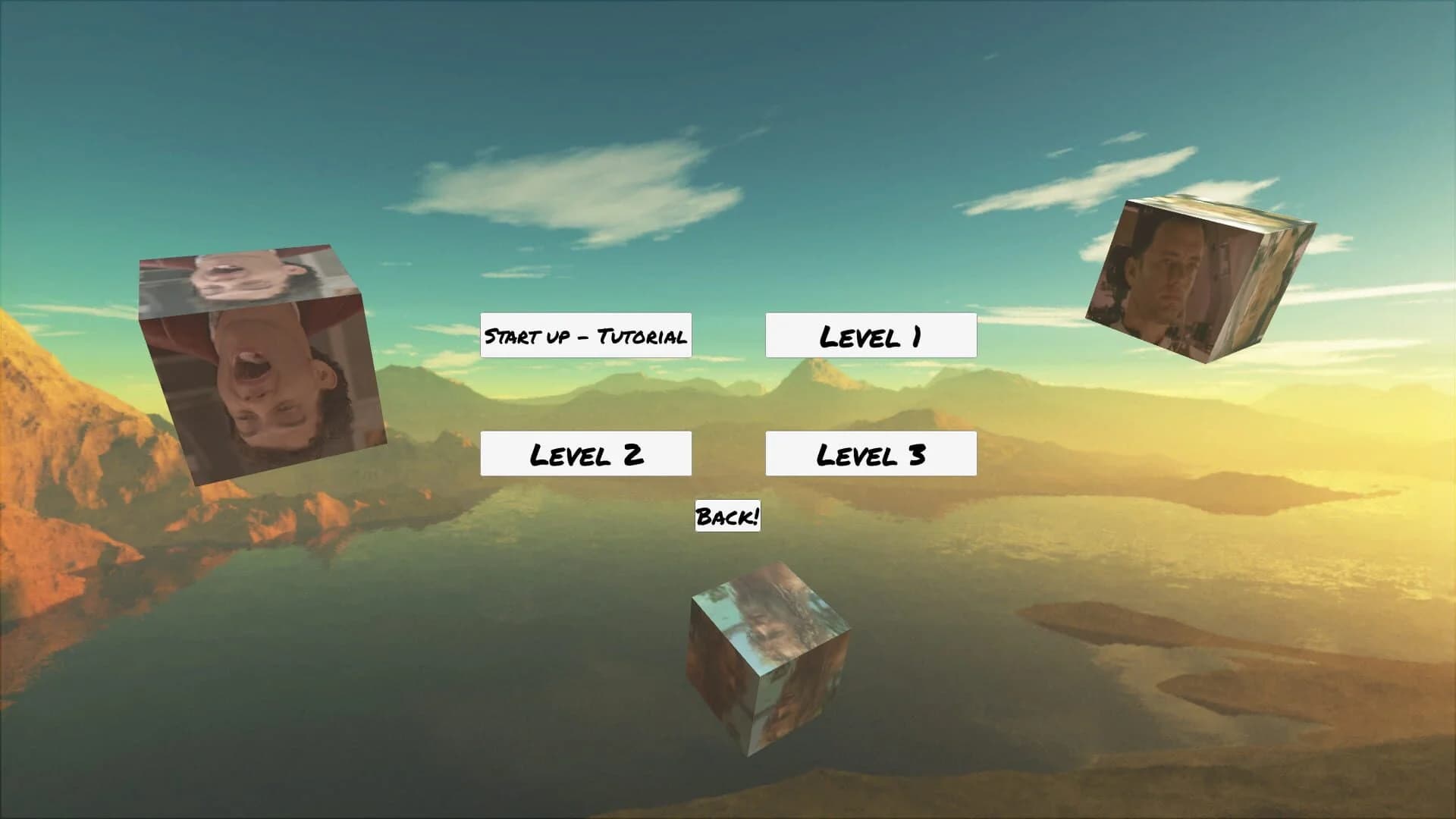Pick Level 3 in the menu

click(x=871, y=453)
